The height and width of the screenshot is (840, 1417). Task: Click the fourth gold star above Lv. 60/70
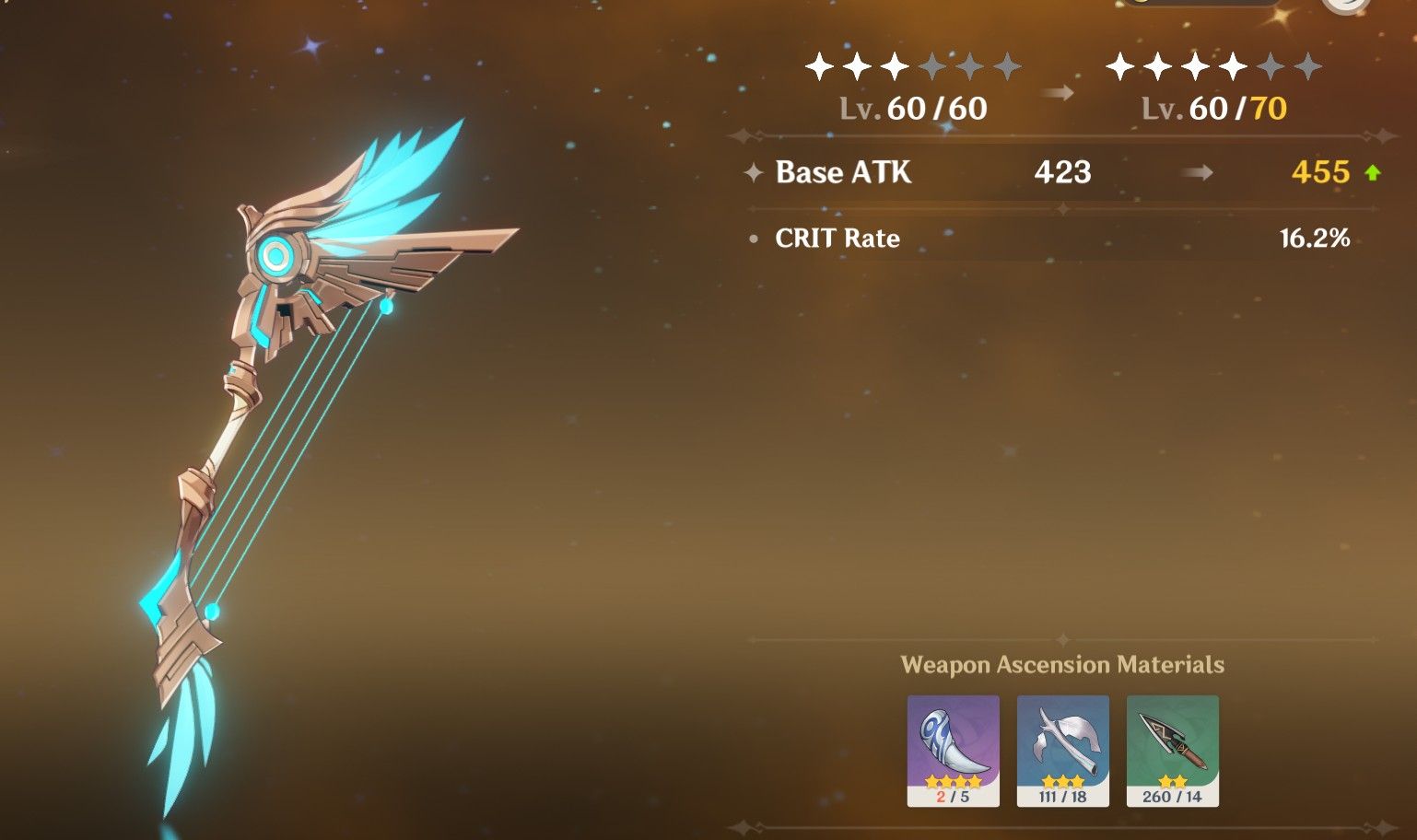click(x=1233, y=64)
